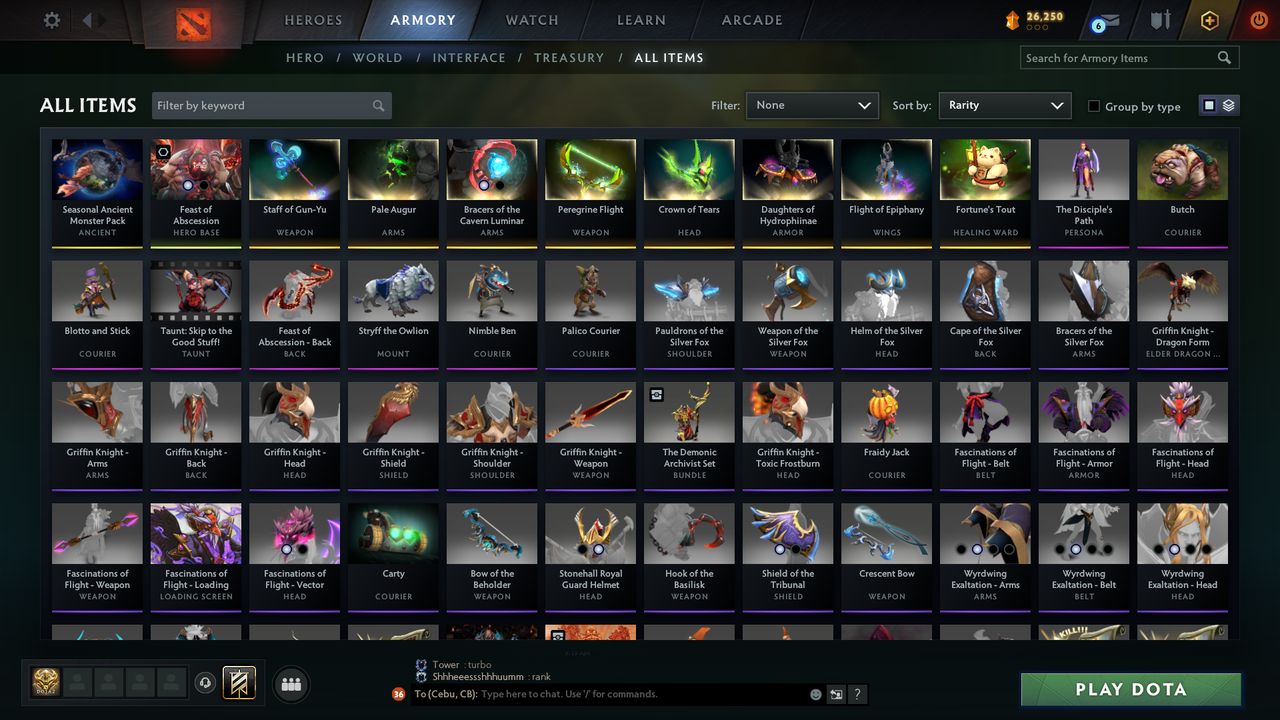Click the voice chat headphone icon
1280x720 pixels.
(x=206, y=682)
